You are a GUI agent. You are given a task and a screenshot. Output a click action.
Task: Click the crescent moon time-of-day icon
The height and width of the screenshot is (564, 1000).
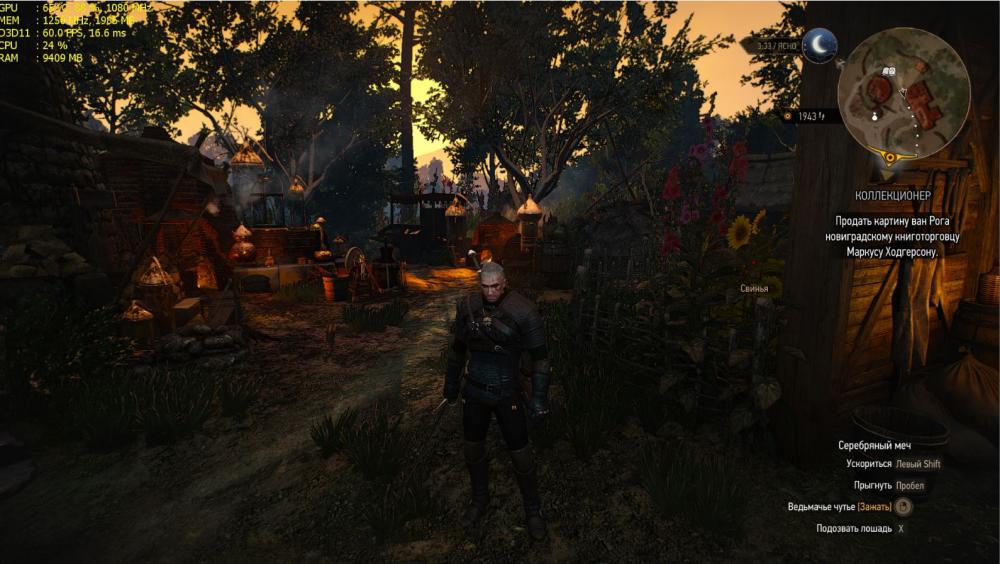pyautogui.click(x=820, y=45)
